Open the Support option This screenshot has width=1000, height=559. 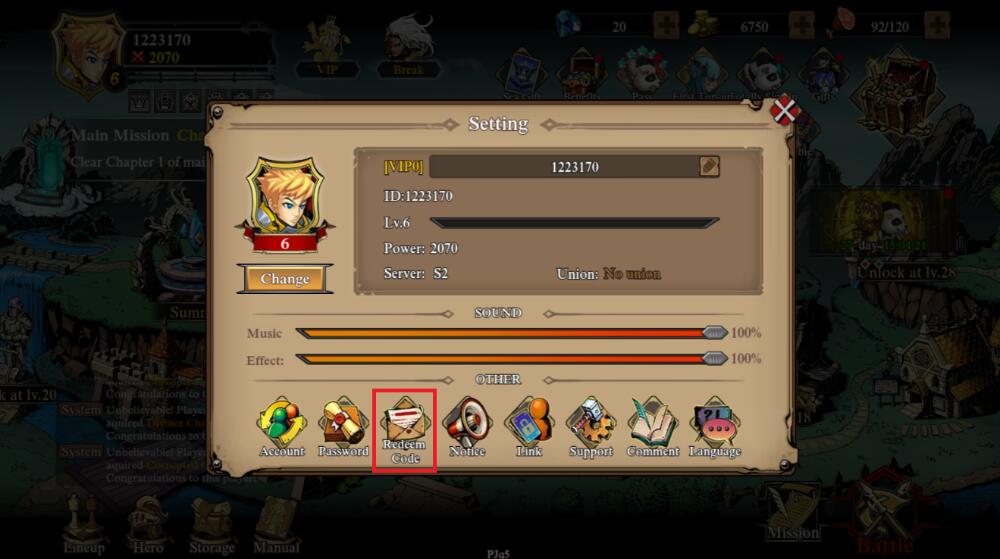(x=590, y=427)
